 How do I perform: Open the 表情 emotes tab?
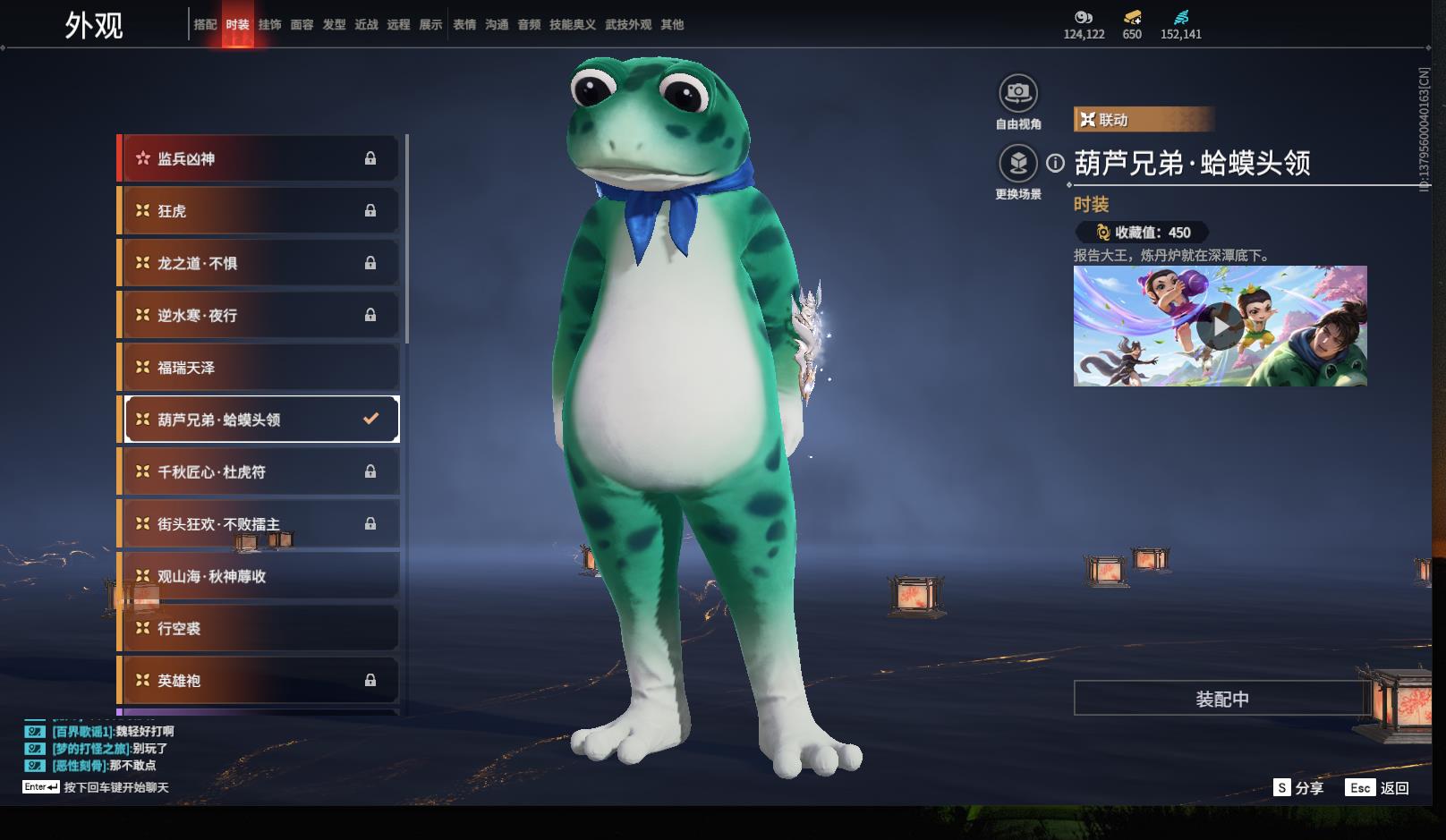click(464, 25)
